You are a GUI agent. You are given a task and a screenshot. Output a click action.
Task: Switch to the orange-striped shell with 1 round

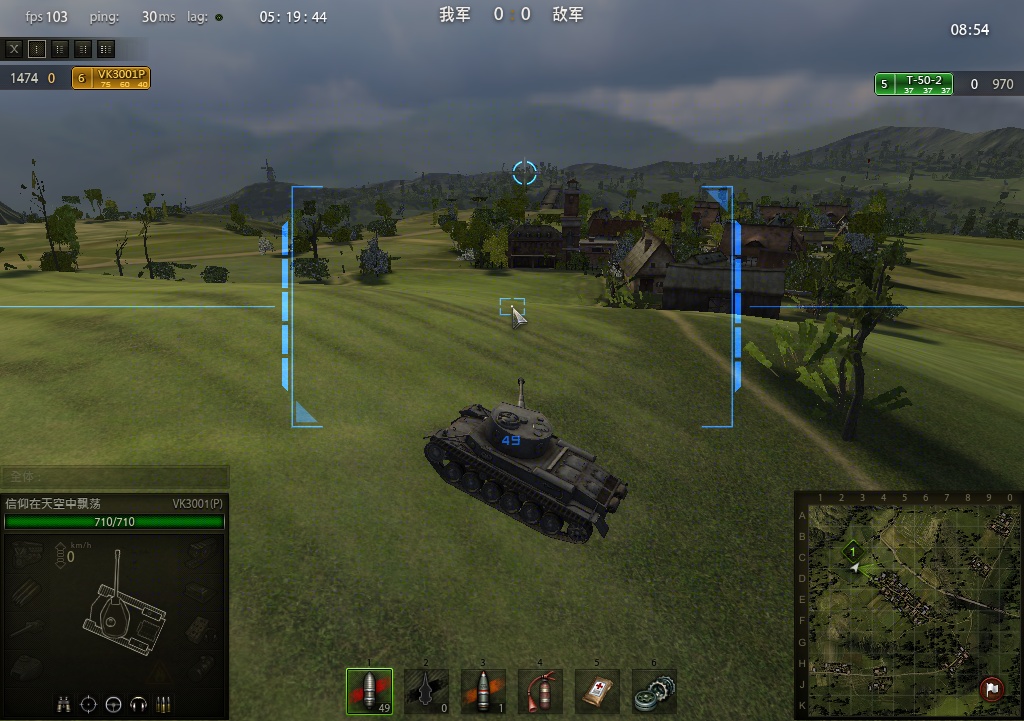pos(483,691)
